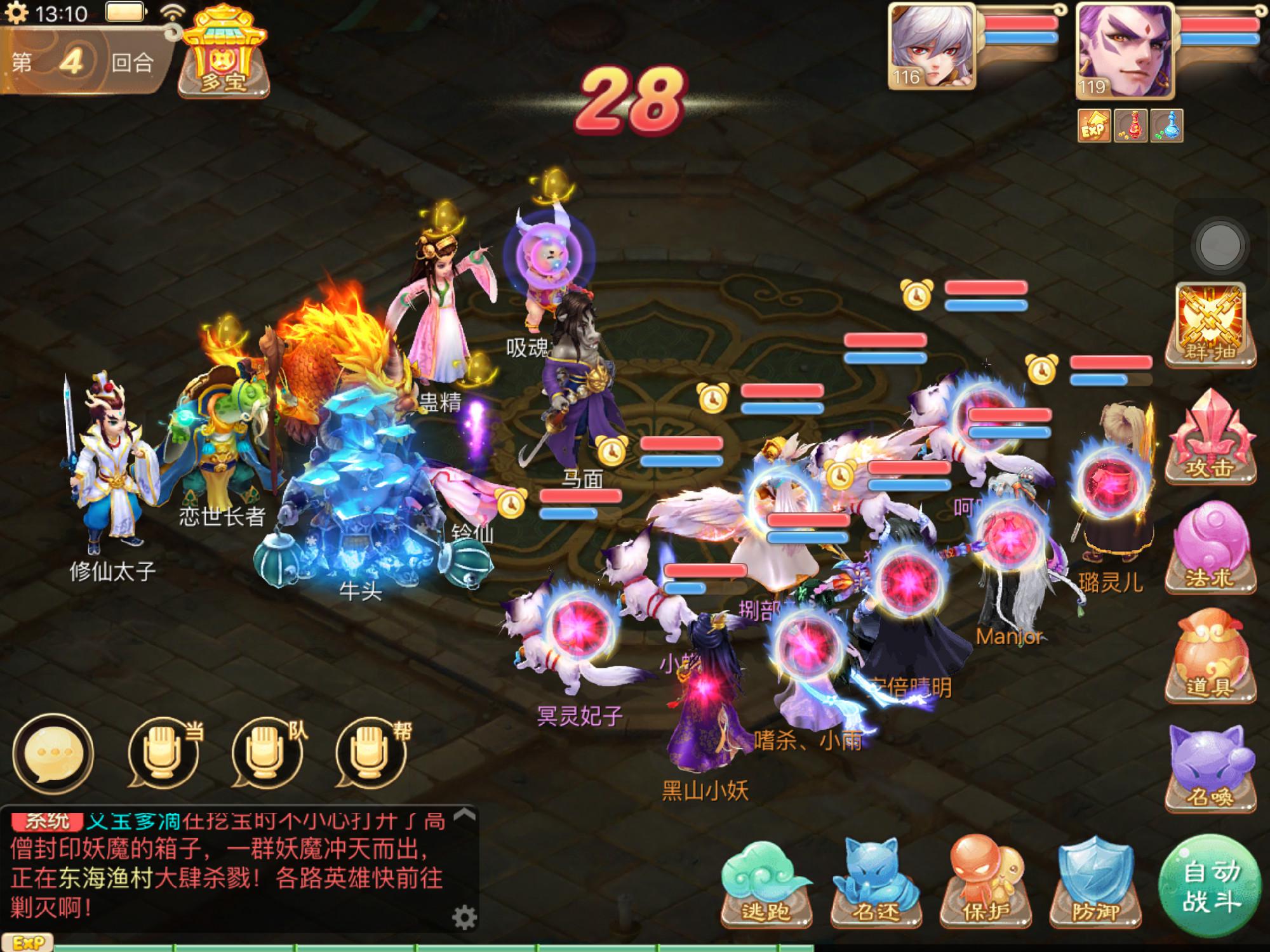
Task: Select the 保护 protect command
Action: pos(986,882)
